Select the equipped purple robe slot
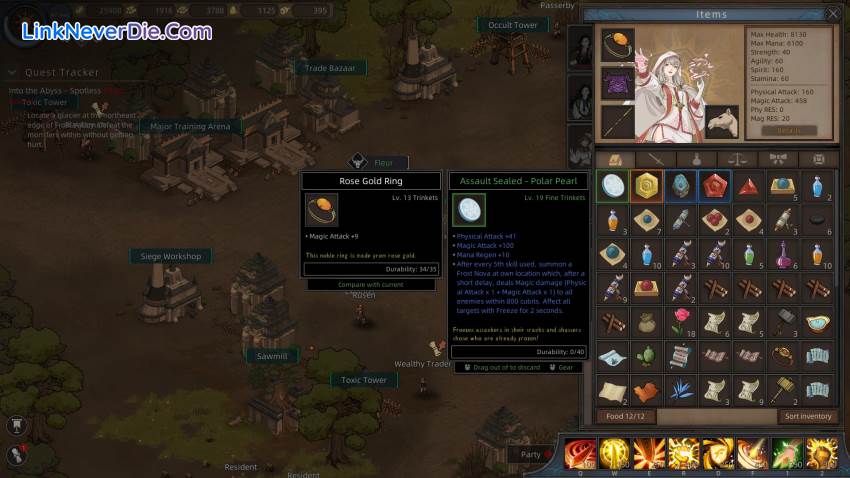The width and height of the screenshot is (850, 478). tap(617, 83)
